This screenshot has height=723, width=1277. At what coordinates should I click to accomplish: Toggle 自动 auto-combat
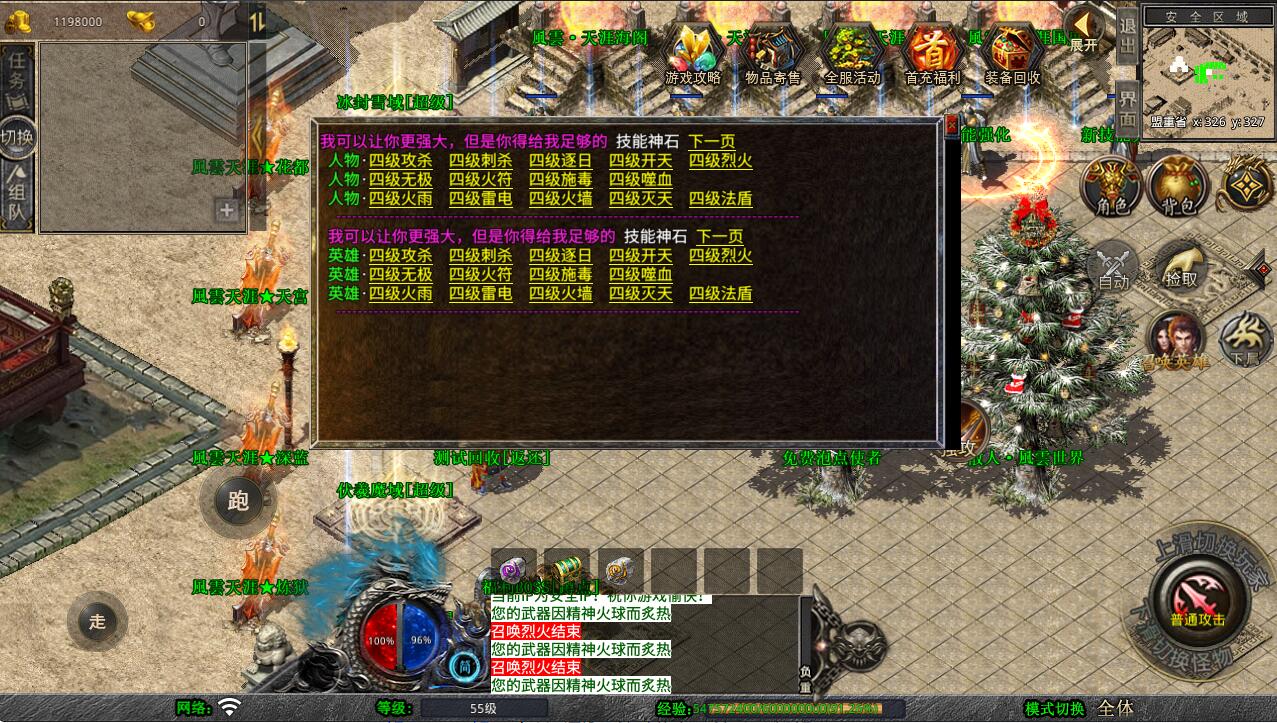pos(1113,269)
